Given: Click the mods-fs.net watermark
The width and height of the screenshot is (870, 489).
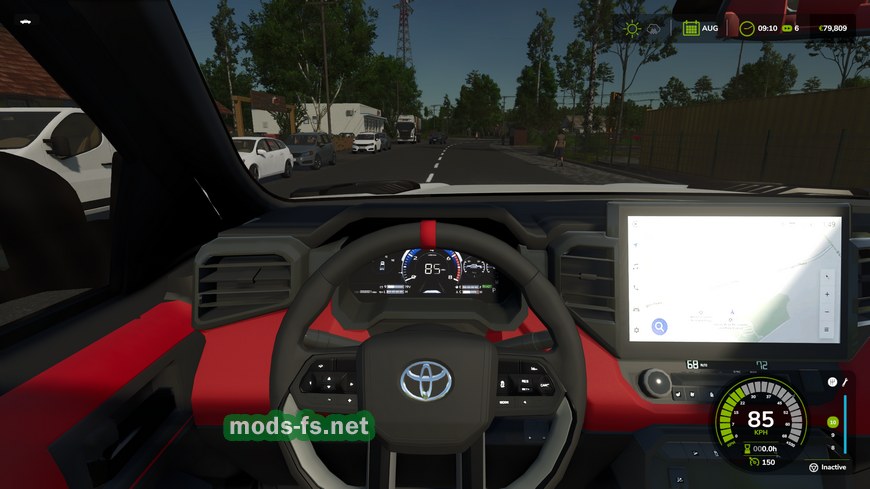Looking at the screenshot, I should pyautogui.click(x=299, y=427).
